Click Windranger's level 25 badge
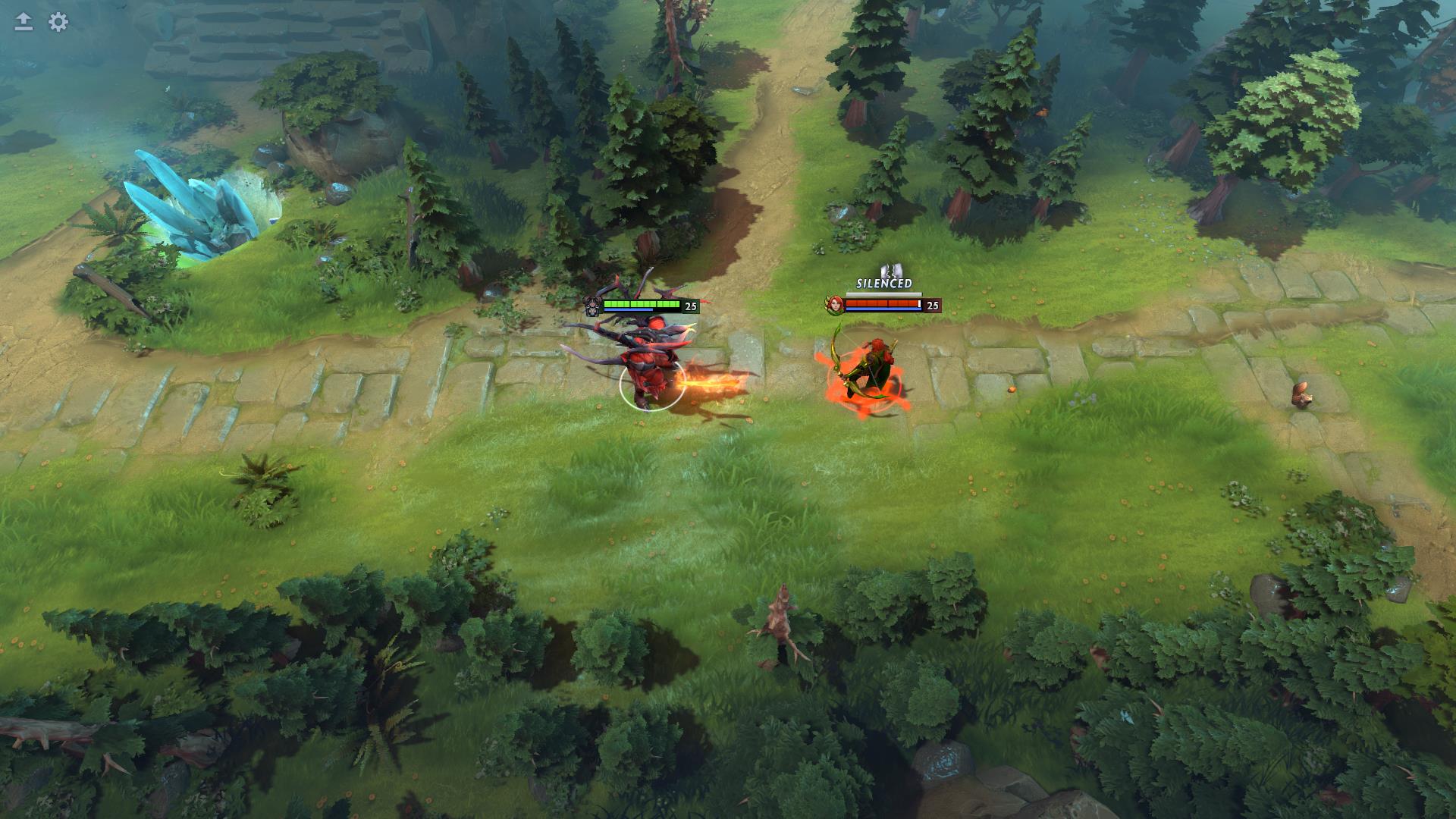The width and height of the screenshot is (1456, 819). (x=932, y=306)
